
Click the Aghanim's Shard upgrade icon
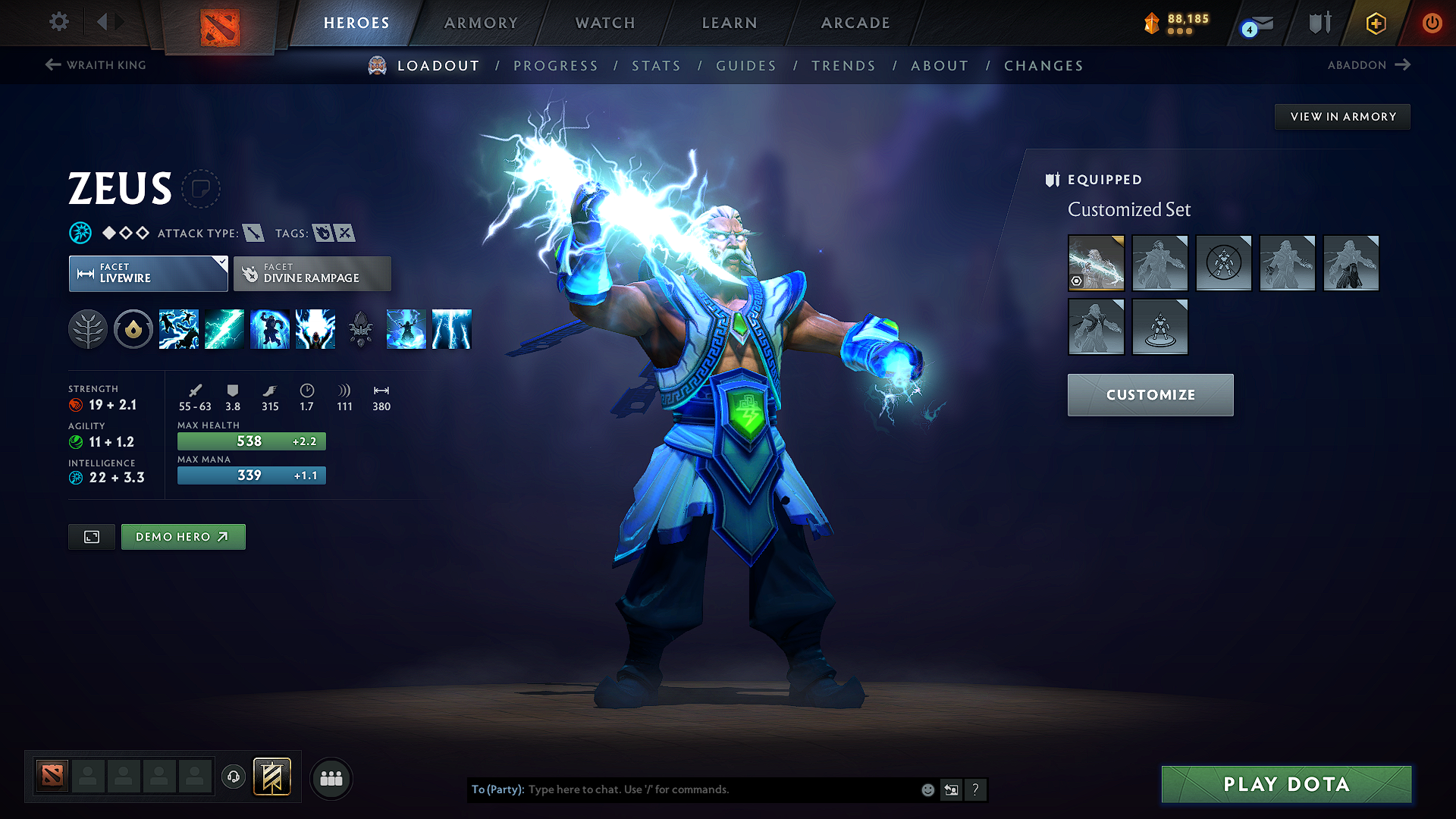(x=359, y=328)
